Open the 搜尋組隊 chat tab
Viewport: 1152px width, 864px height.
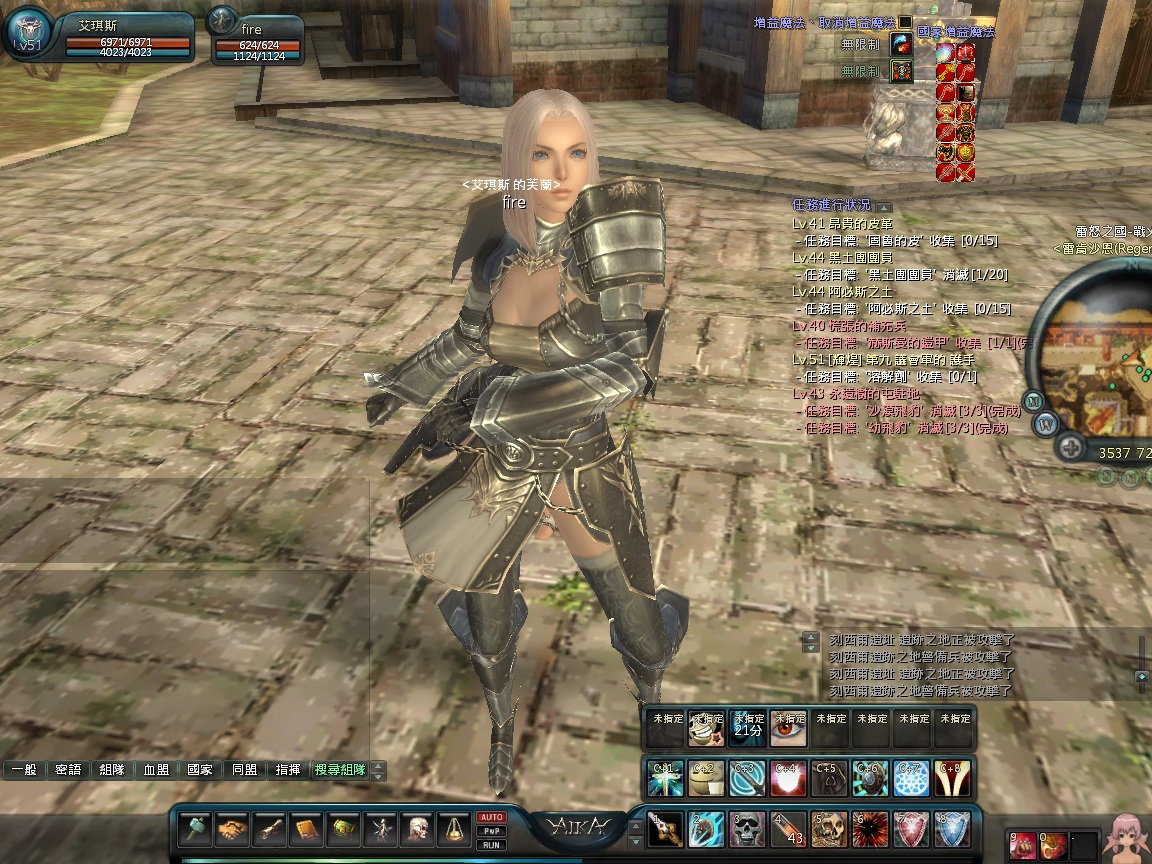coord(339,770)
